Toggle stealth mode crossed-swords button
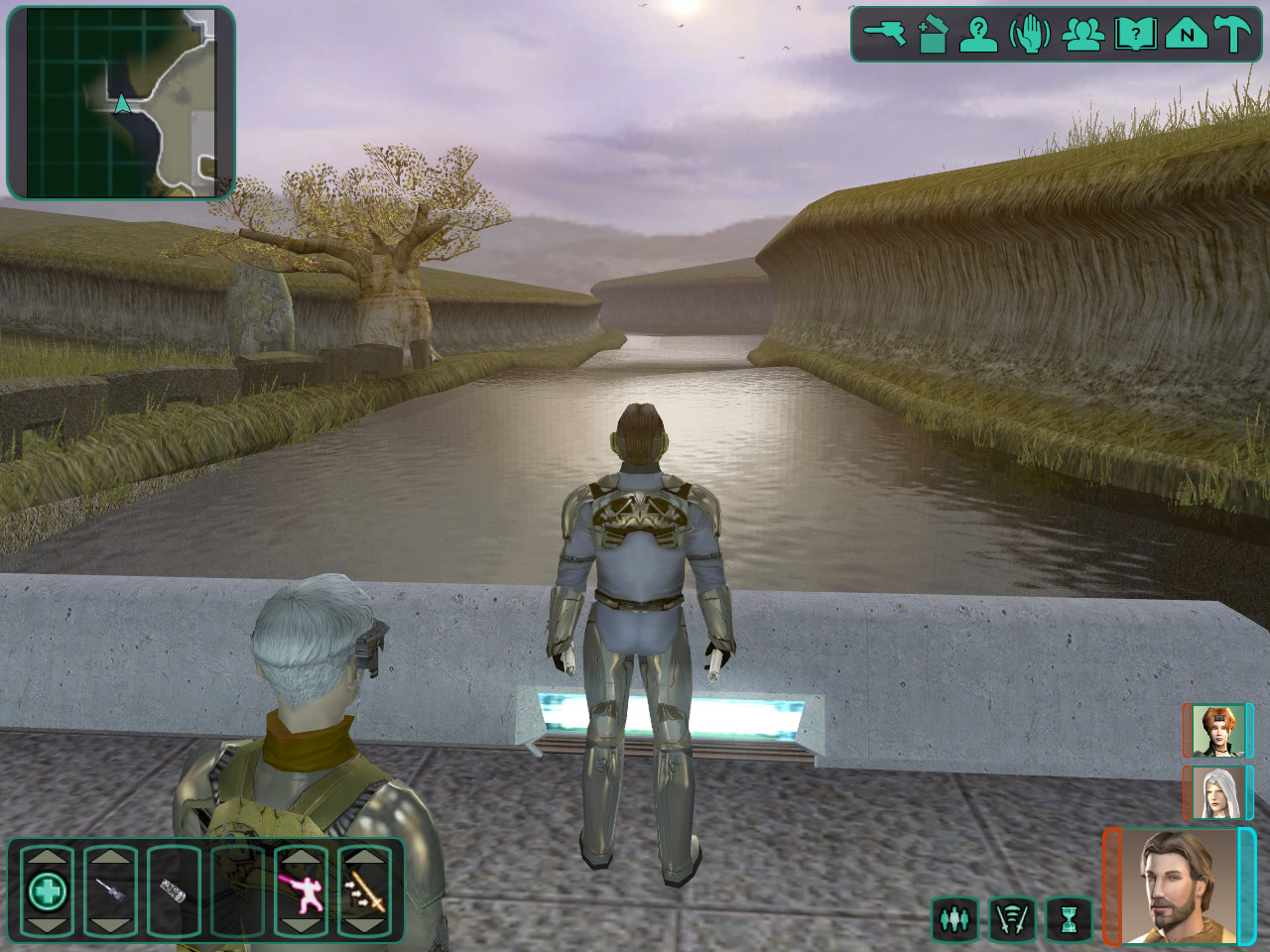Screen dimensions: 1270x952 click(x=1012, y=920)
